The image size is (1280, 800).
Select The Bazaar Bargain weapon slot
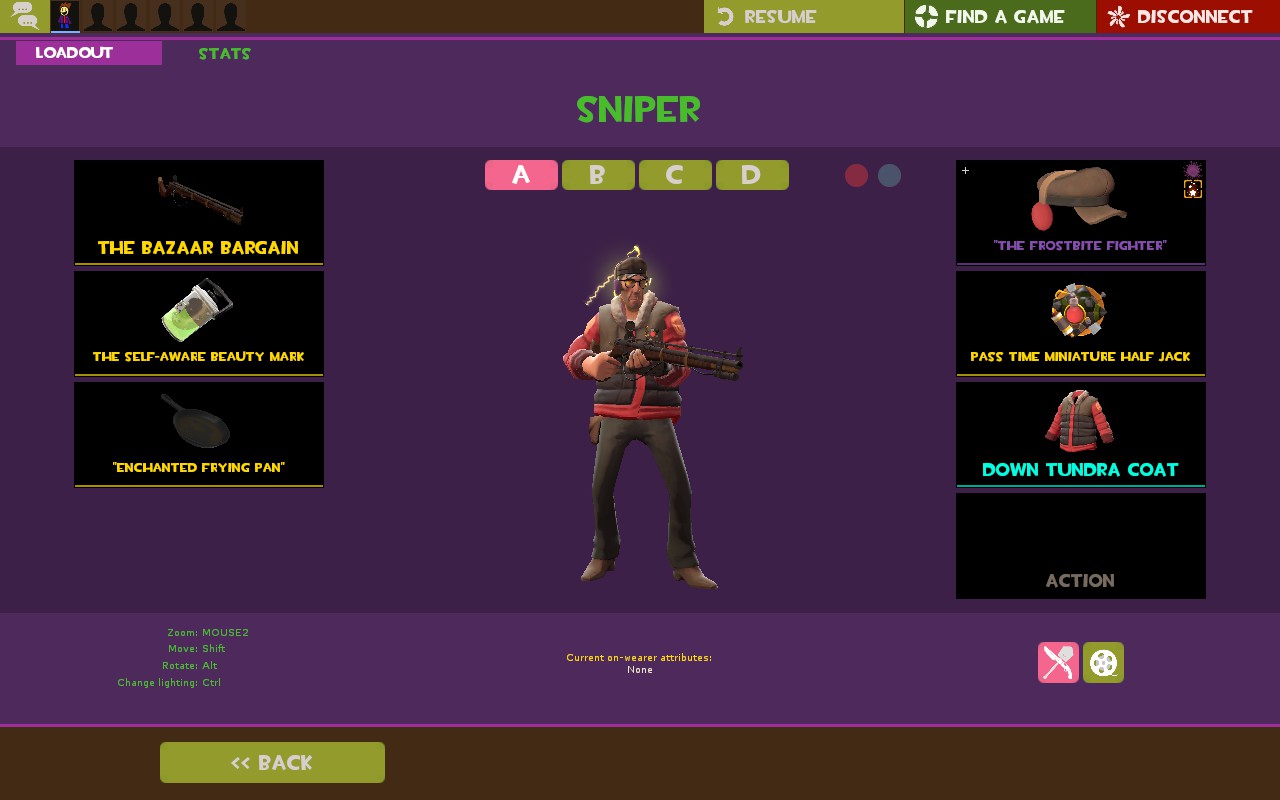pyautogui.click(x=198, y=211)
